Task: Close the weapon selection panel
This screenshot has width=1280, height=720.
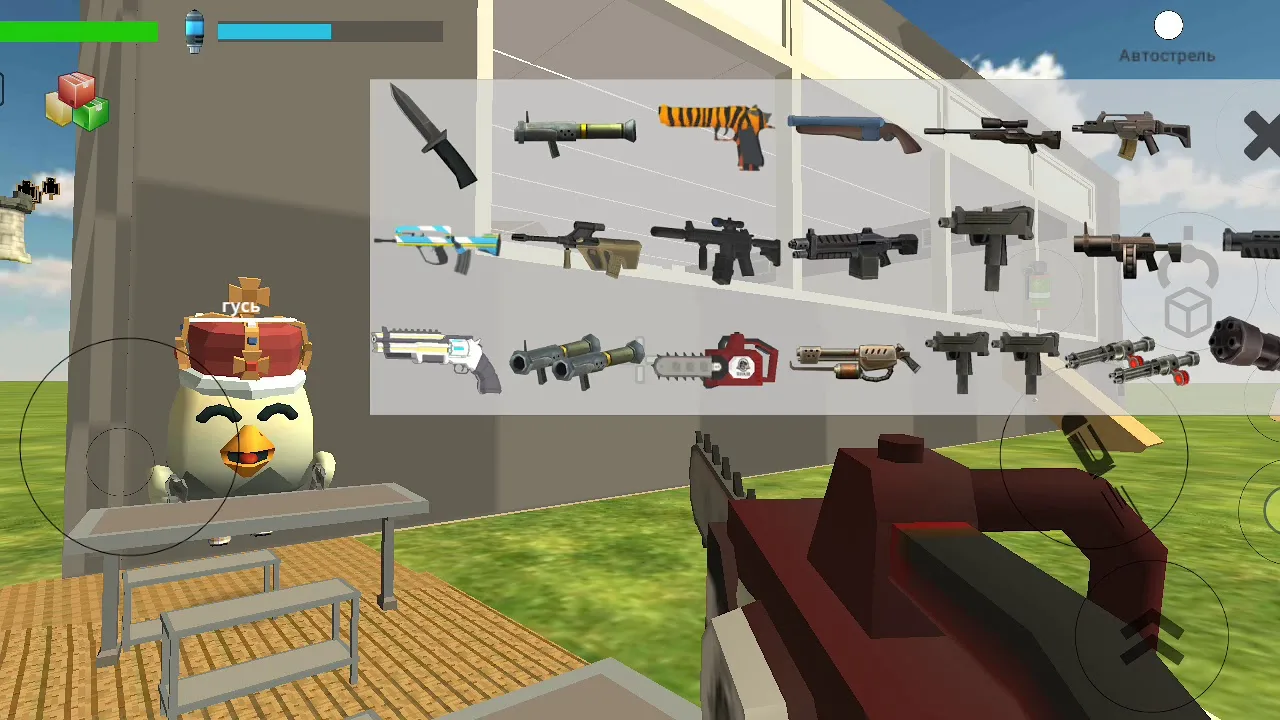Action: point(1262,137)
